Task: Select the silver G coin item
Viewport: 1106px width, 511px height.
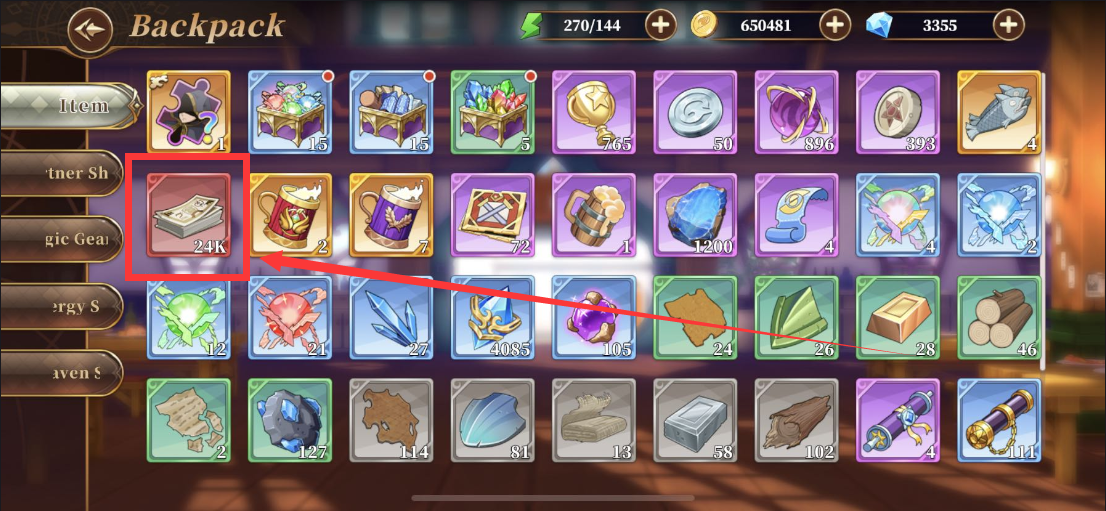Action: 695,112
